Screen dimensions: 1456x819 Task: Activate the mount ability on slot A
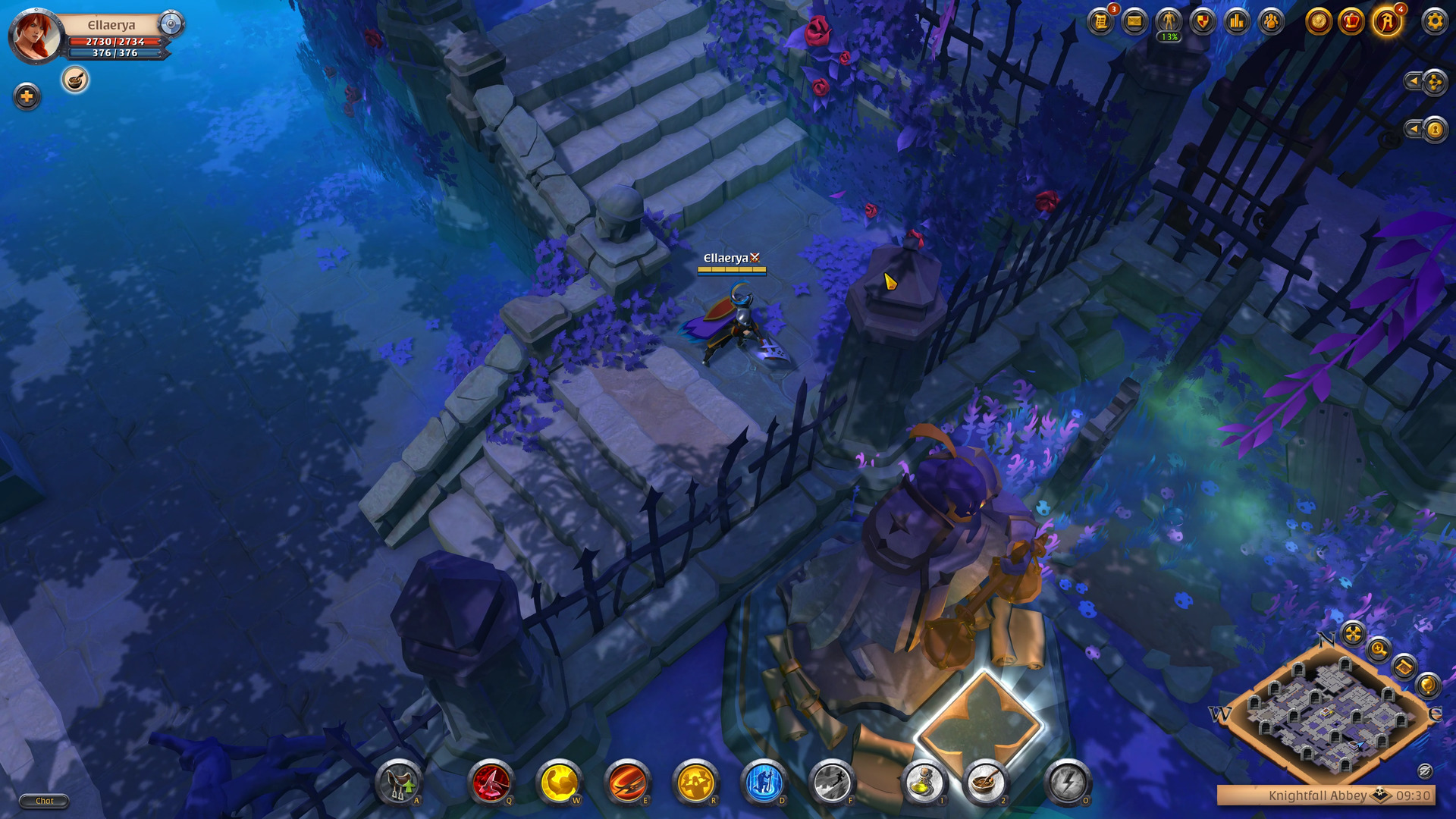coord(397,784)
